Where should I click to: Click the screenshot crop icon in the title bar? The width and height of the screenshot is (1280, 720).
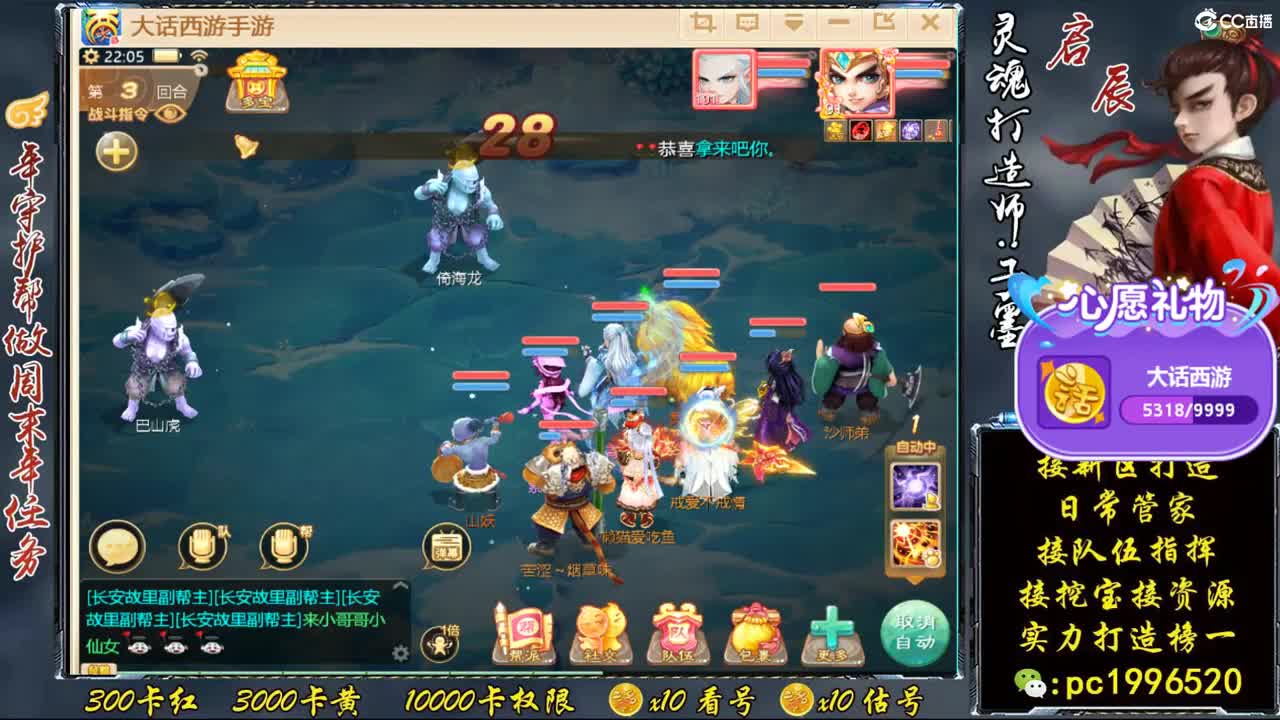pos(704,22)
